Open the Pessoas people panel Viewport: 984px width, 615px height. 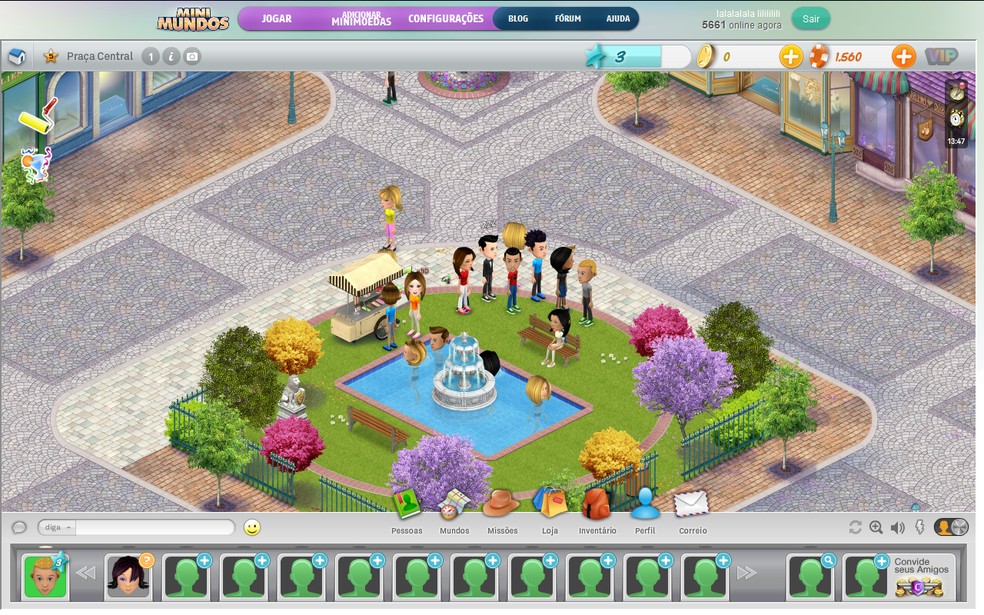click(x=407, y=507)
